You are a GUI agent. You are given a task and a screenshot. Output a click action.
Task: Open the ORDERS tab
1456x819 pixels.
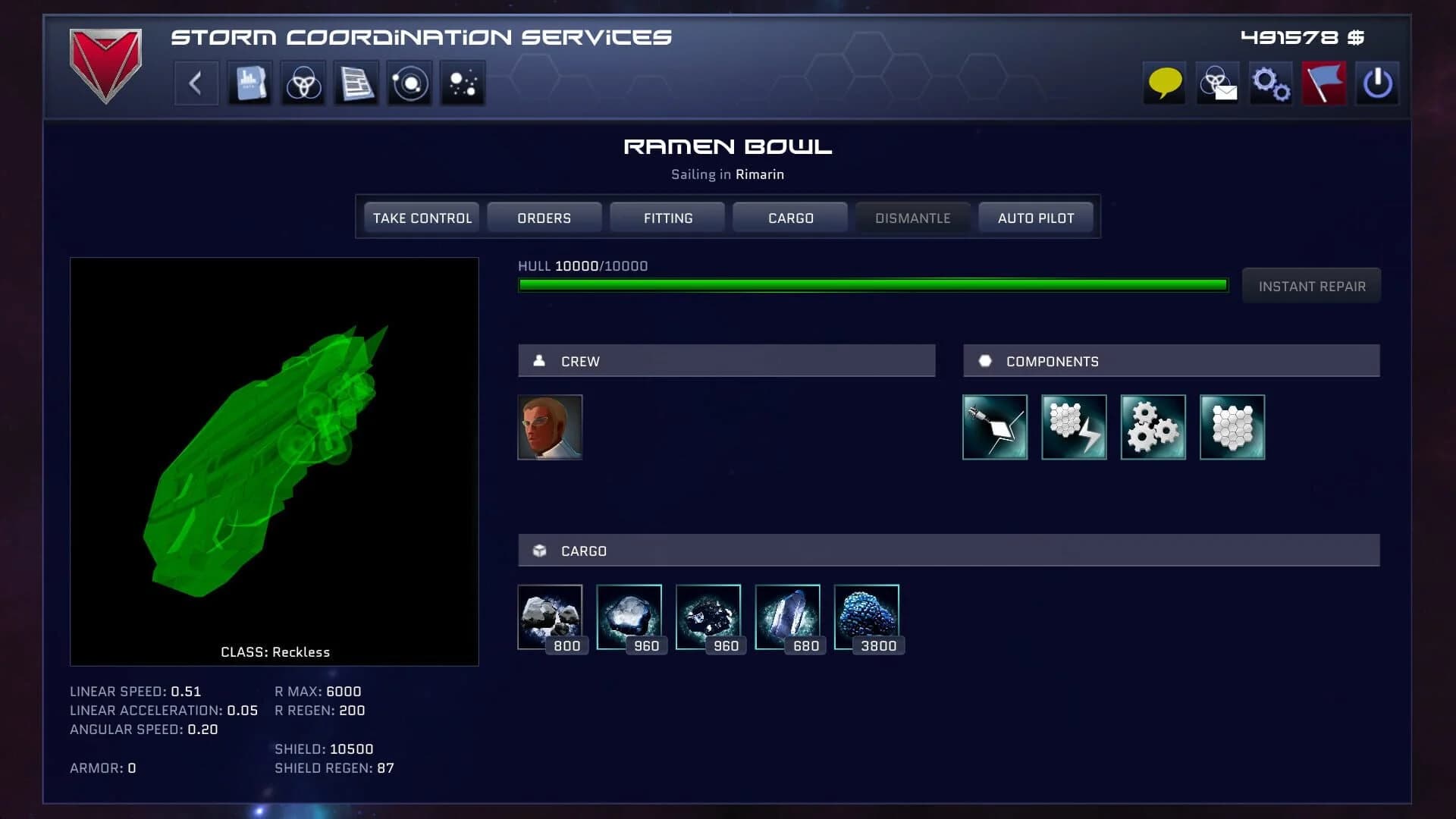[544, 217]
